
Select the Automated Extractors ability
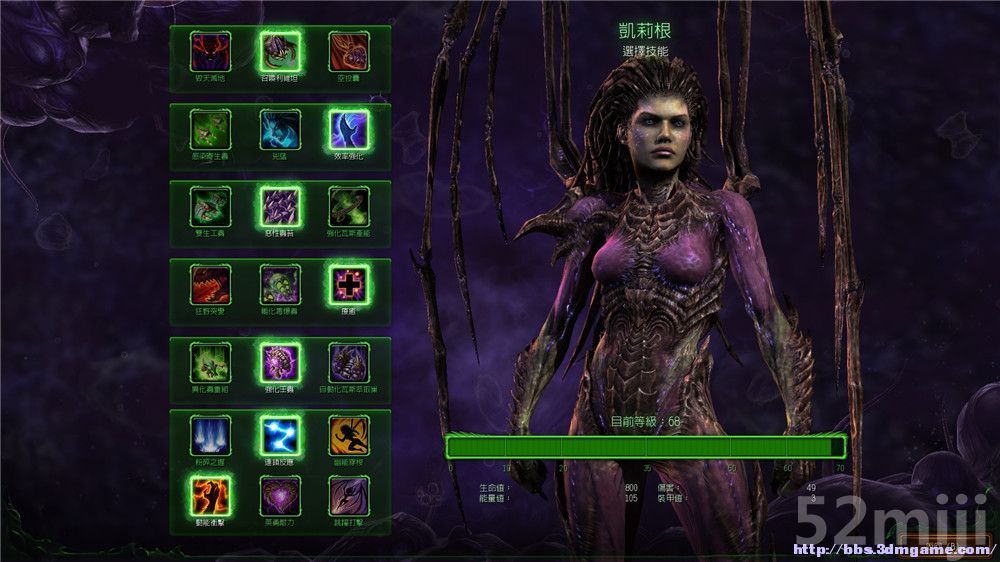click(349, 362)
